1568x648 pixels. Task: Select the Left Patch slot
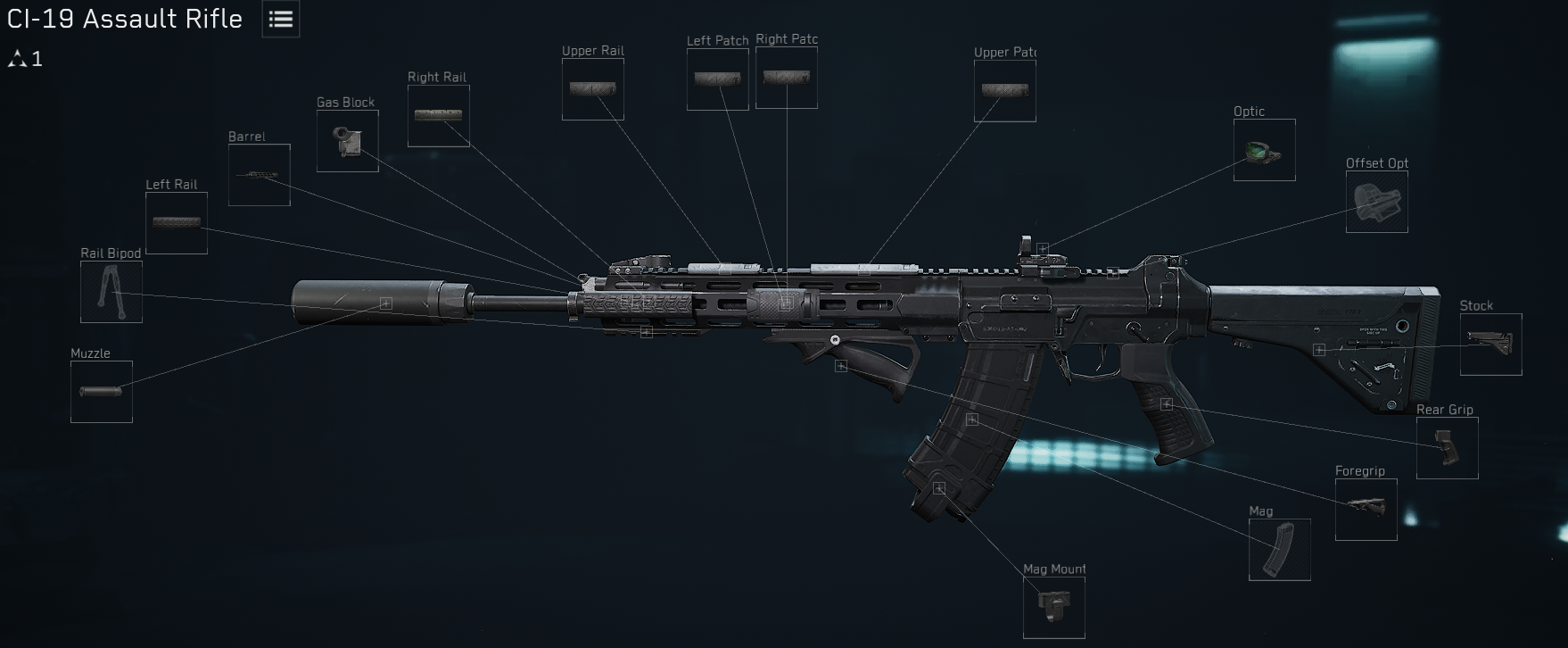(717, 79)
